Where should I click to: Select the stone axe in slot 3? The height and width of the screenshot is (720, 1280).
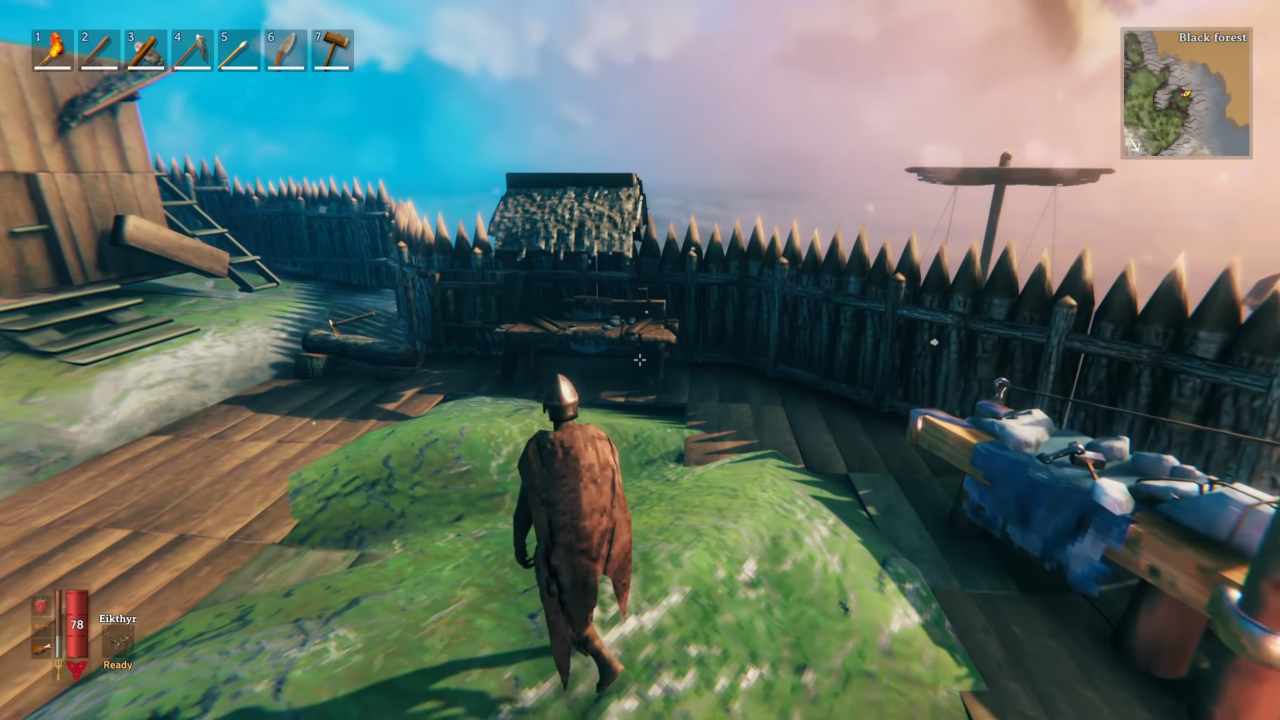[x=144, y=48]
